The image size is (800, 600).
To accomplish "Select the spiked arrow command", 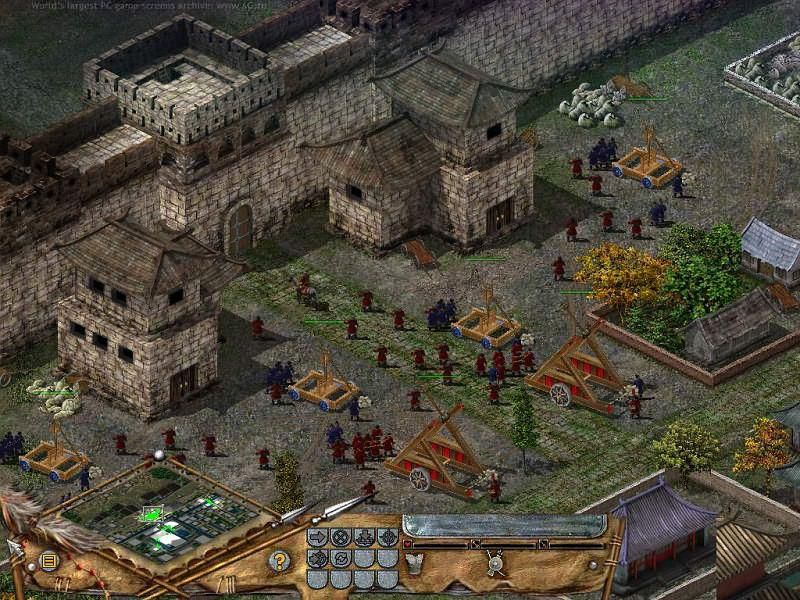I will 317,559.
